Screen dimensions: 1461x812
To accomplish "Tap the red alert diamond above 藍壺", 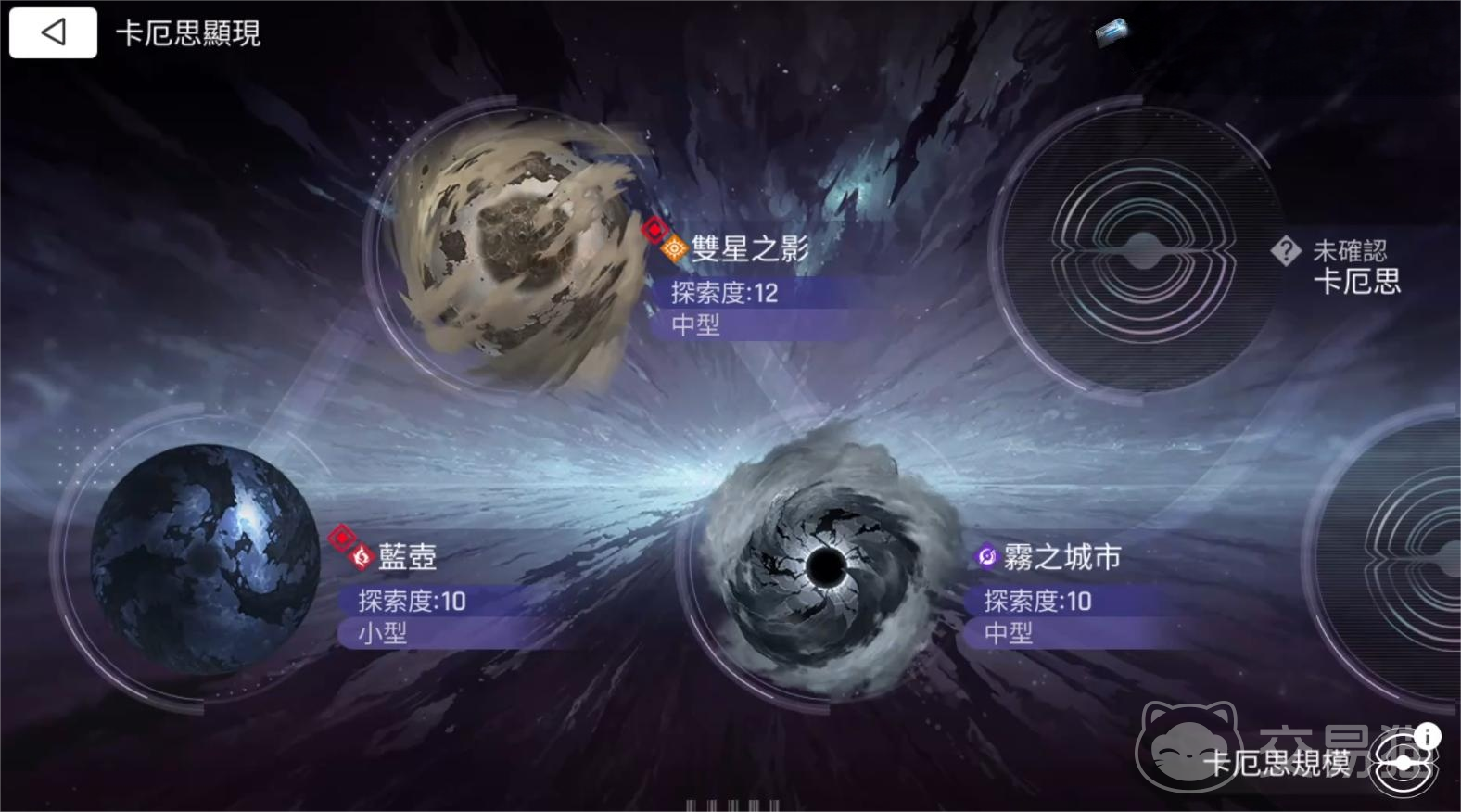I will click(343, 536).
